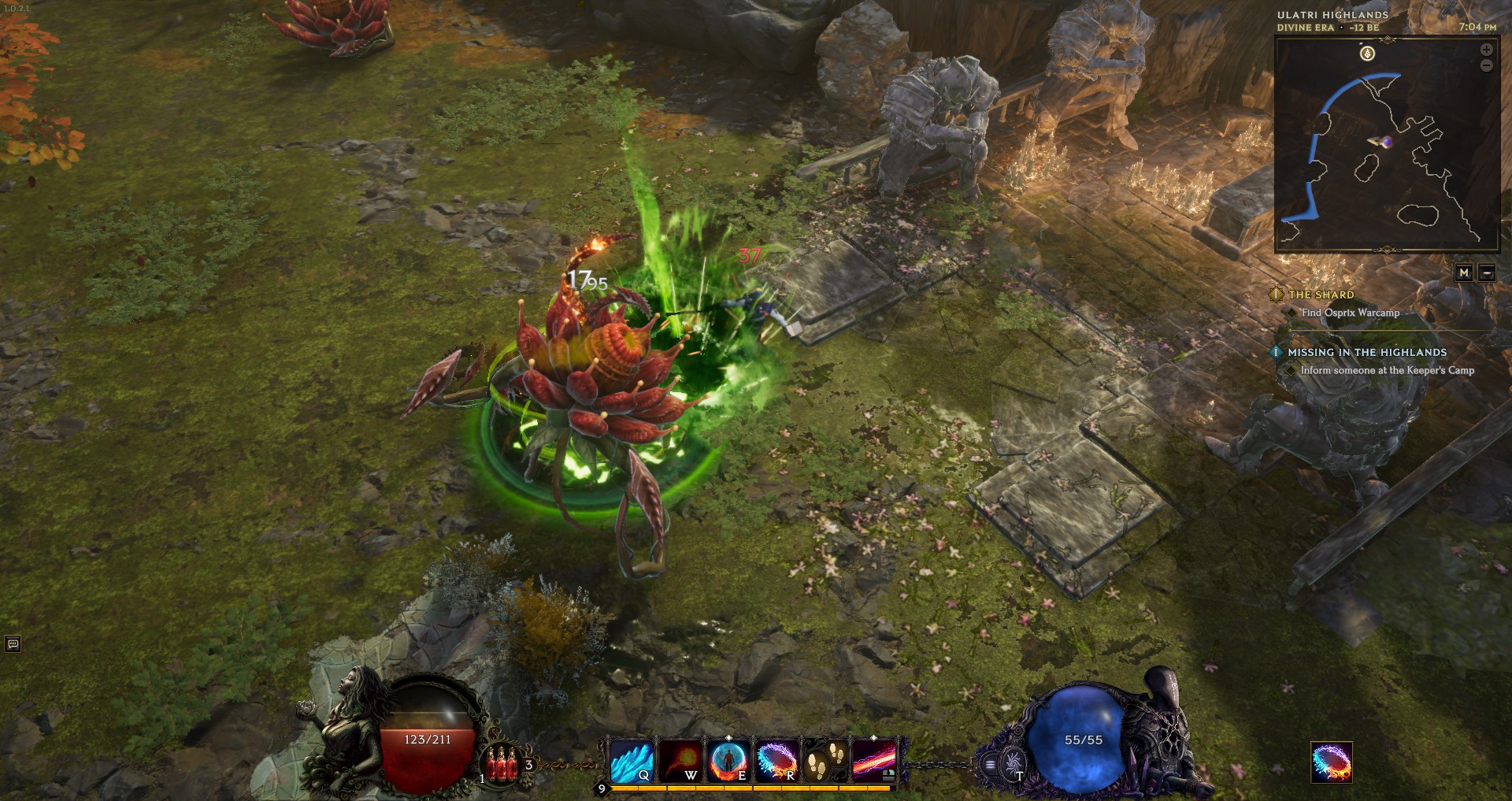The image size is (1512, 801).
Task: Toggle the world map via the M button
Action: [x=1466, y=271]
